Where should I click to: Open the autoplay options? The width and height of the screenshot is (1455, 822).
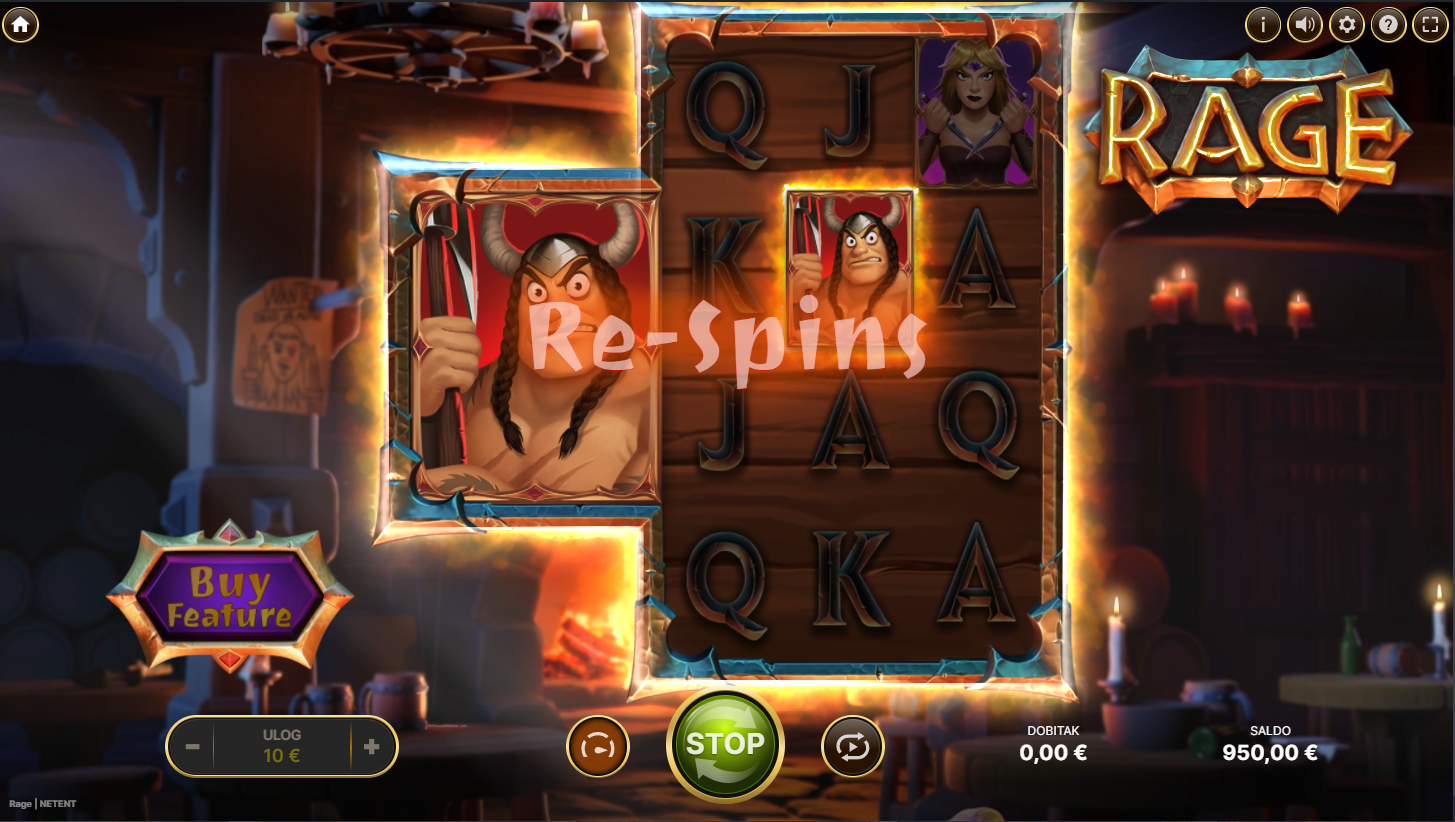(x=853, y=746)
